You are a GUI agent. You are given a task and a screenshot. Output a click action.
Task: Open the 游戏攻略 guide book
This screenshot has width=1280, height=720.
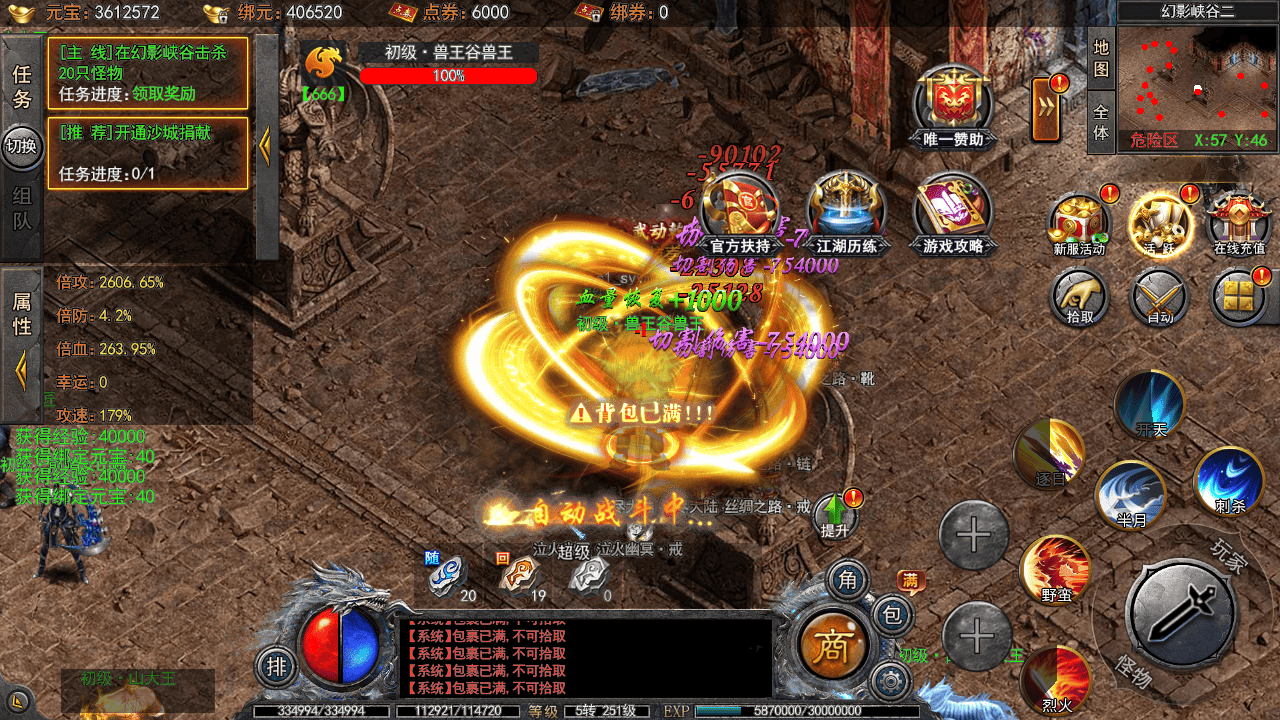[952, 211]
